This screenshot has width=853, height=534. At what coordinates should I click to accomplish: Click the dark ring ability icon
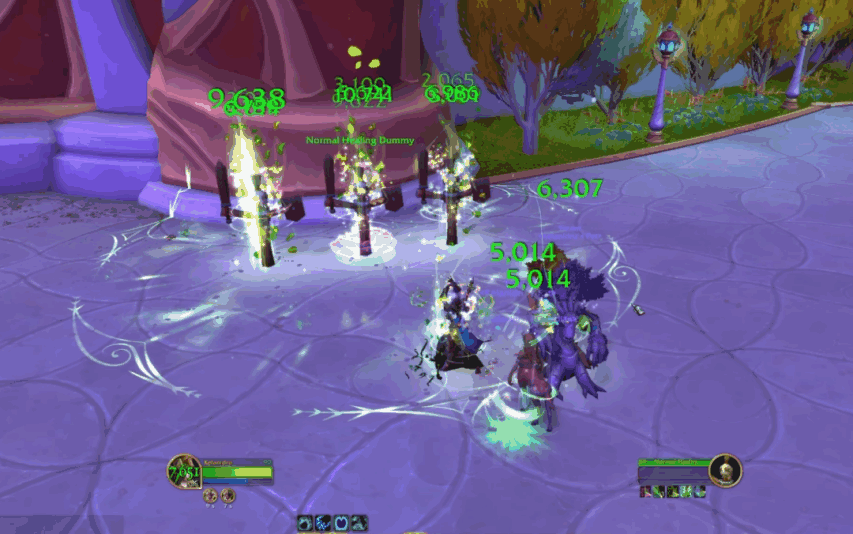306,522
